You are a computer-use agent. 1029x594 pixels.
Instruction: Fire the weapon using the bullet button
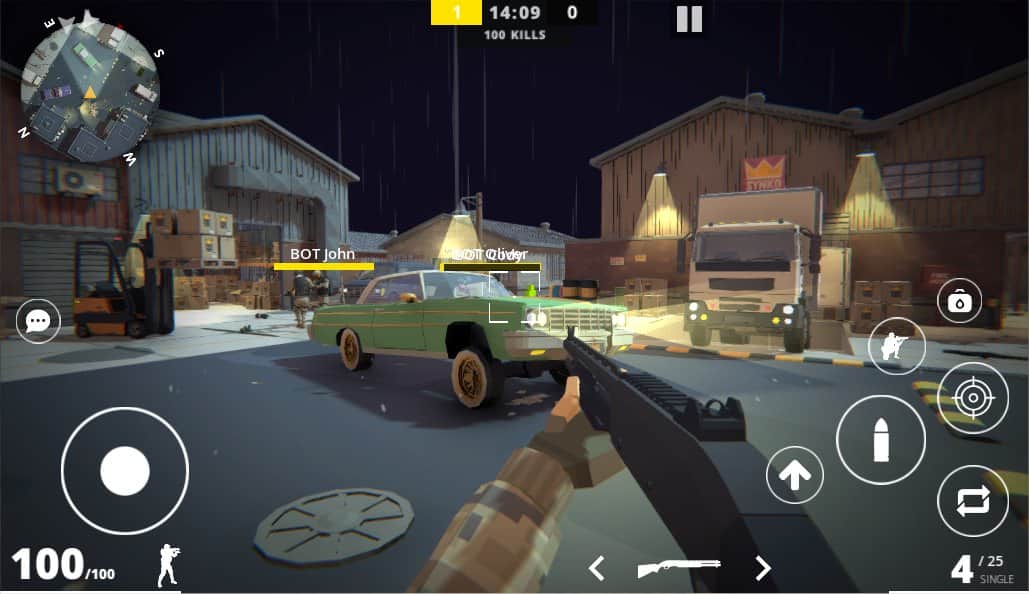[880, 440]
